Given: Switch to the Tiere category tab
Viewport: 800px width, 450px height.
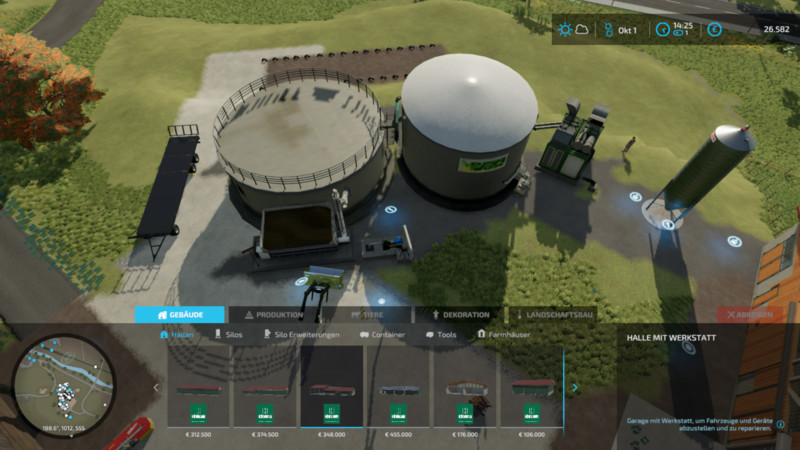Looking at the screenshot, I should point(367,314).
